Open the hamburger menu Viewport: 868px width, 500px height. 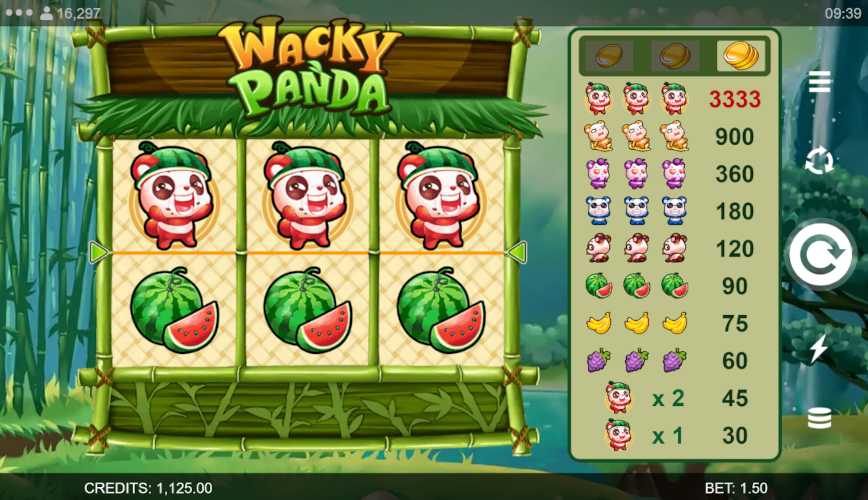point(819,82)
